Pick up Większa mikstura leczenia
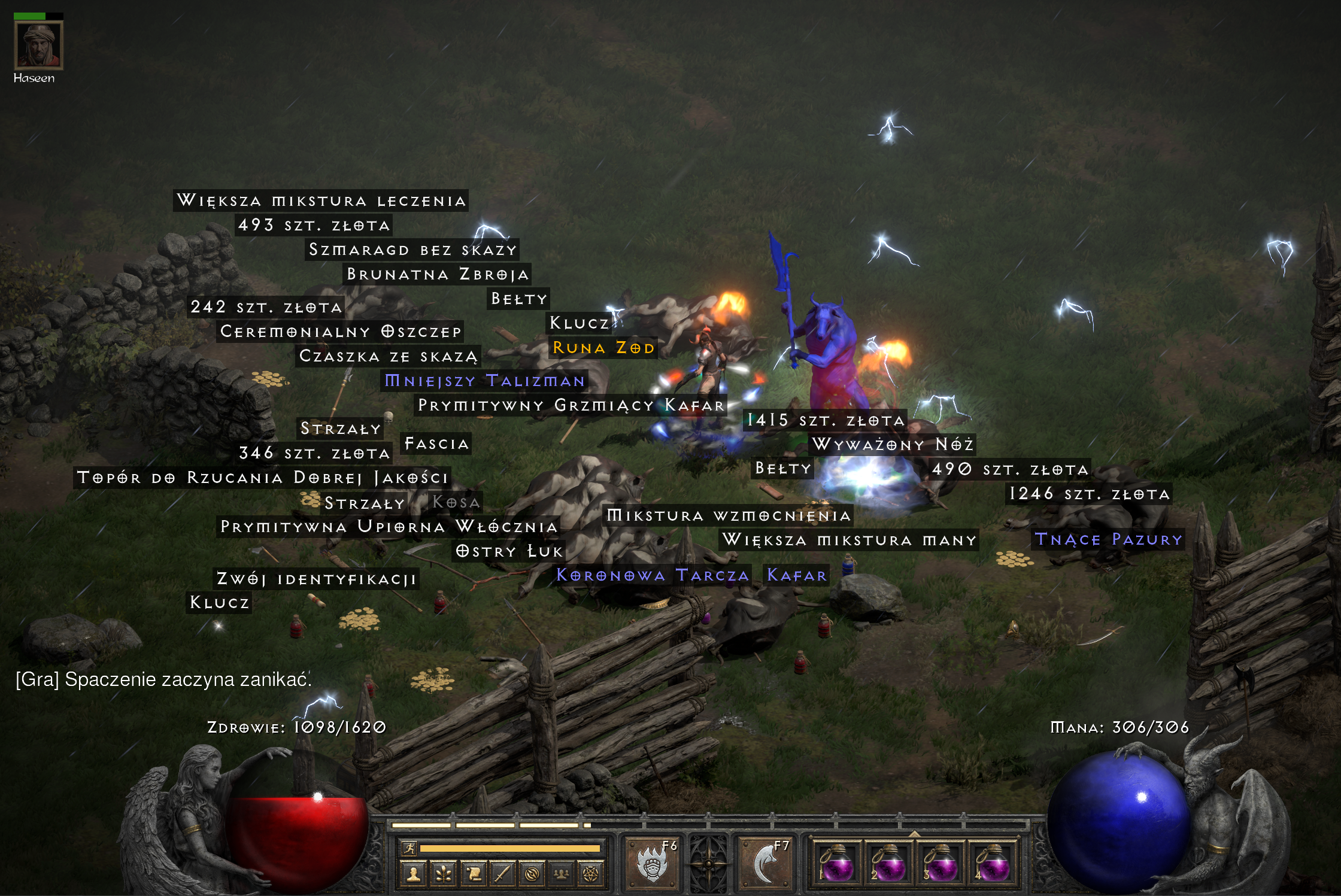The image size is (1341, 896). point(321,201)
